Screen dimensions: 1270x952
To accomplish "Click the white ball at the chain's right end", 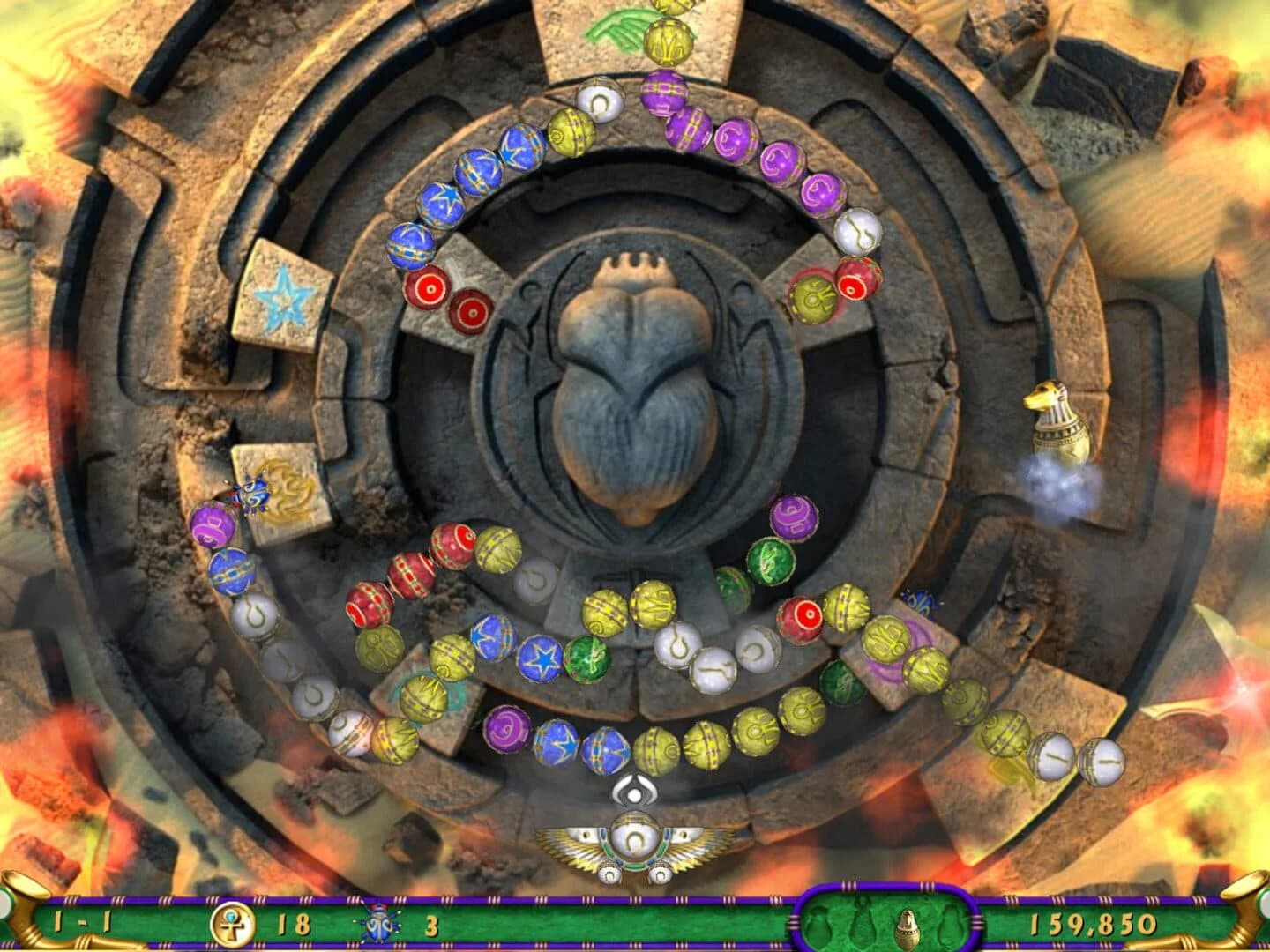I will click(x=1101, y=760).
